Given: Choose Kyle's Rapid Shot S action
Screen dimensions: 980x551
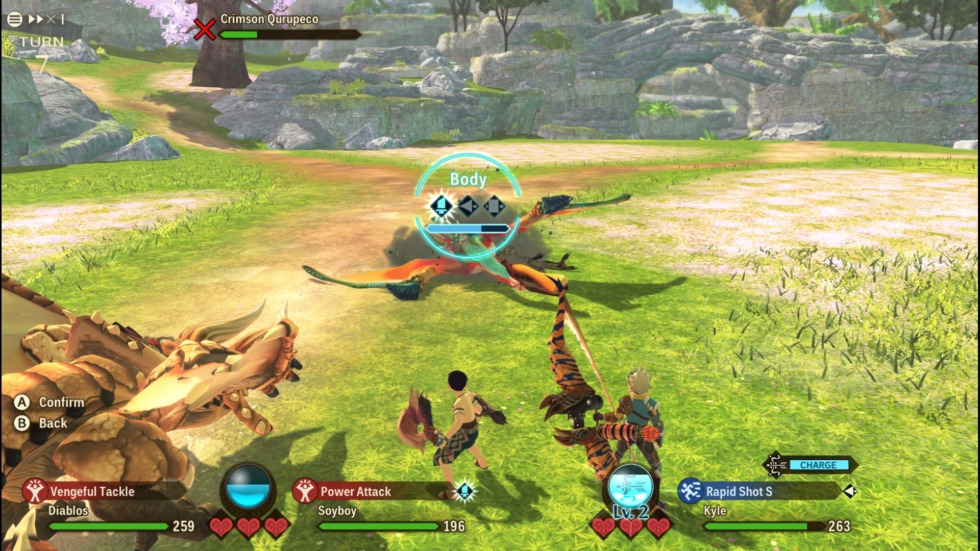Looking at the screenshot, I should 738,491.
